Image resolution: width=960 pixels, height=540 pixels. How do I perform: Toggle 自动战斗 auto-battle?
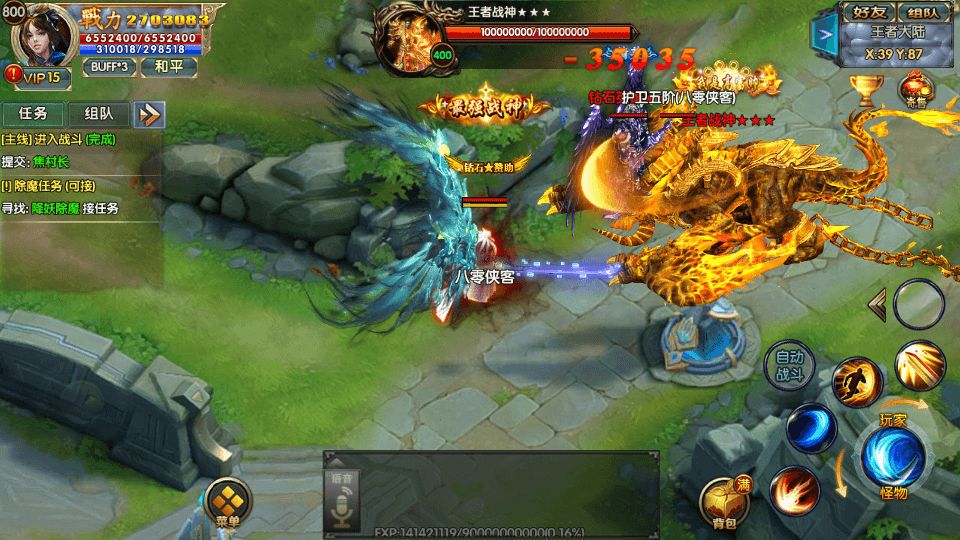(x=790, y=367)
